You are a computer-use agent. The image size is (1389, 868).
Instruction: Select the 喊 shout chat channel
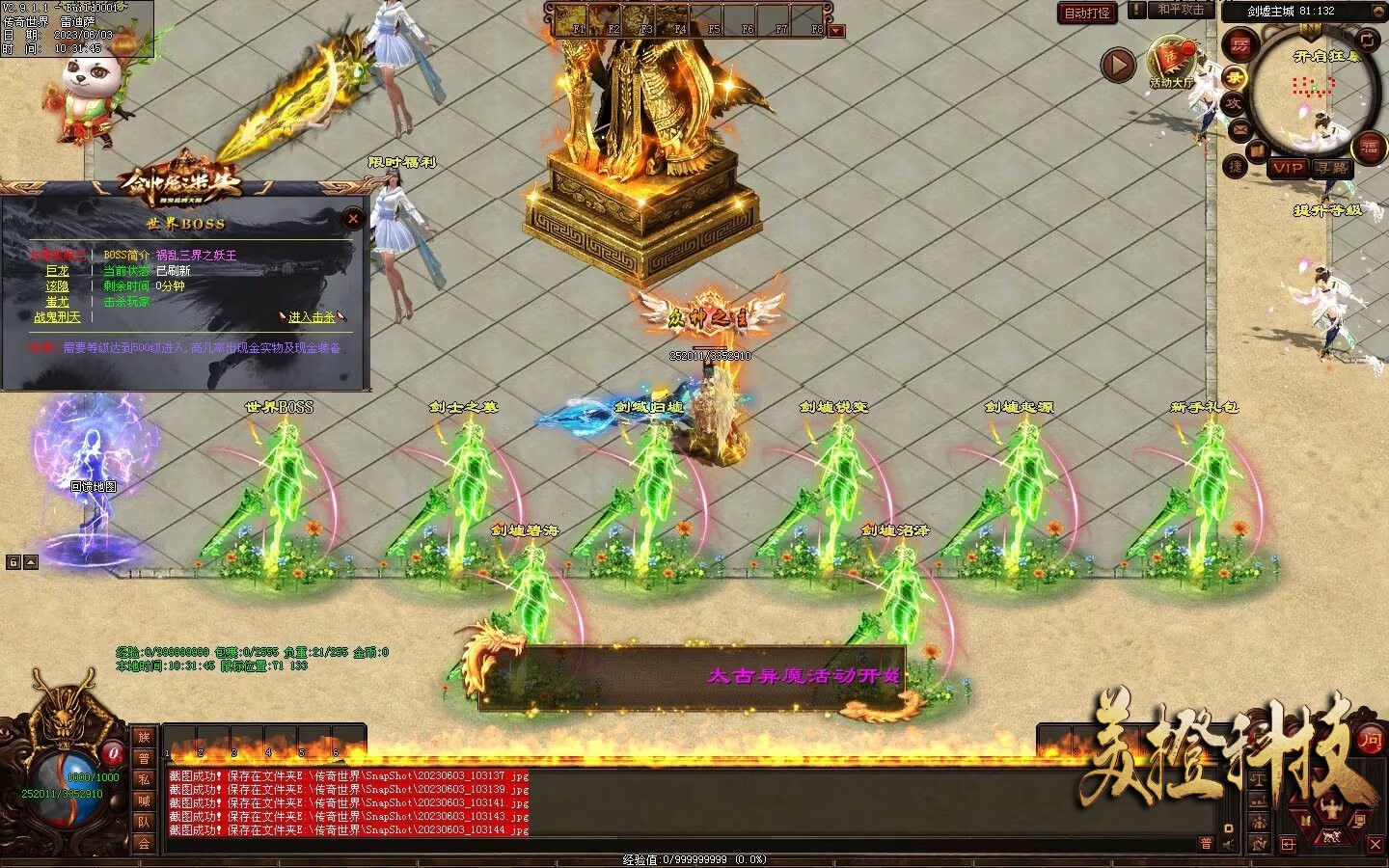pyautogui.click(x=144, y=800)
